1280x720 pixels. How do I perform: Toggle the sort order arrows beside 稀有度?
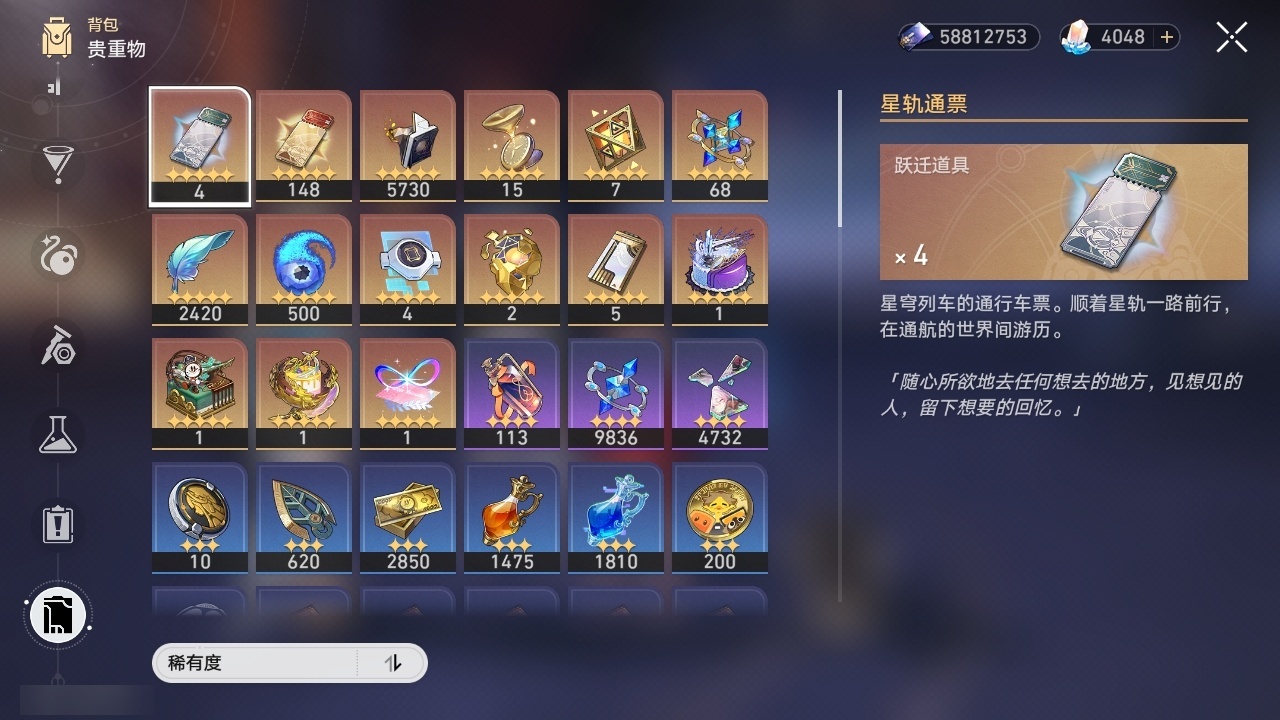(x=396, y=663)
